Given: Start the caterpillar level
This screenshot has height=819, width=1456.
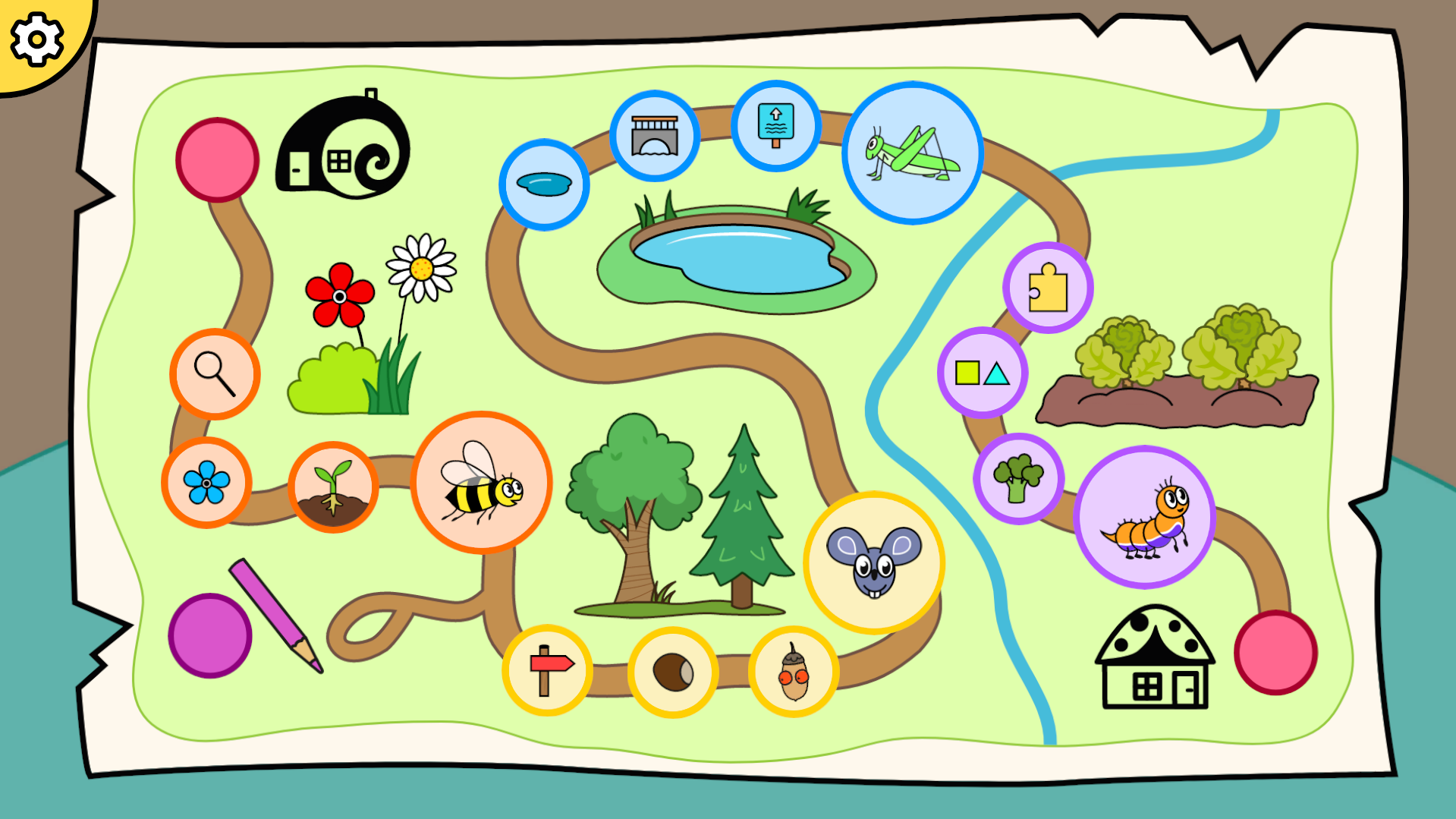Looking at the screenshot, I should click(1144, 517).
